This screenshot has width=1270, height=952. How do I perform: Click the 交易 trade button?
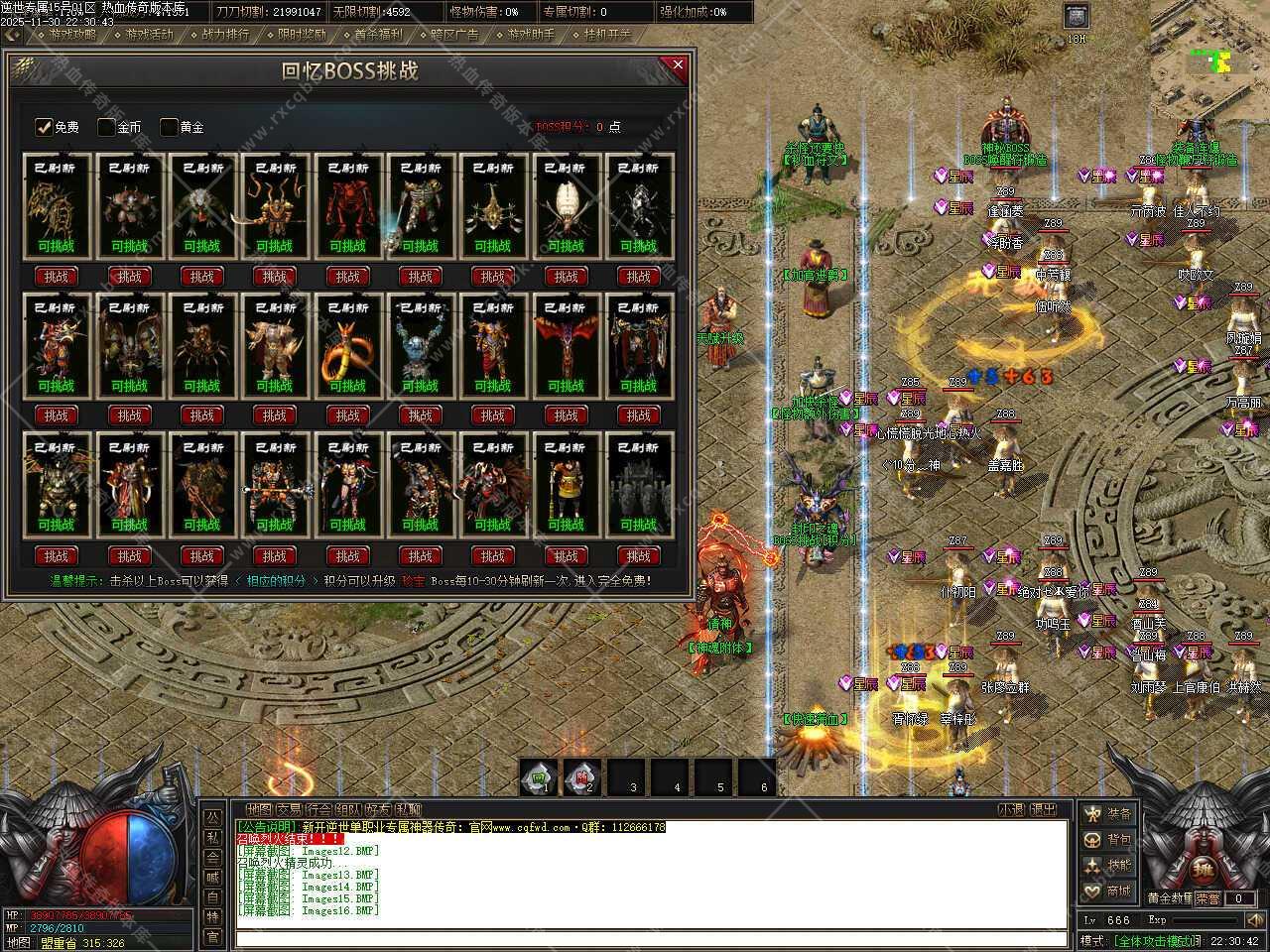tap(288, 809)
